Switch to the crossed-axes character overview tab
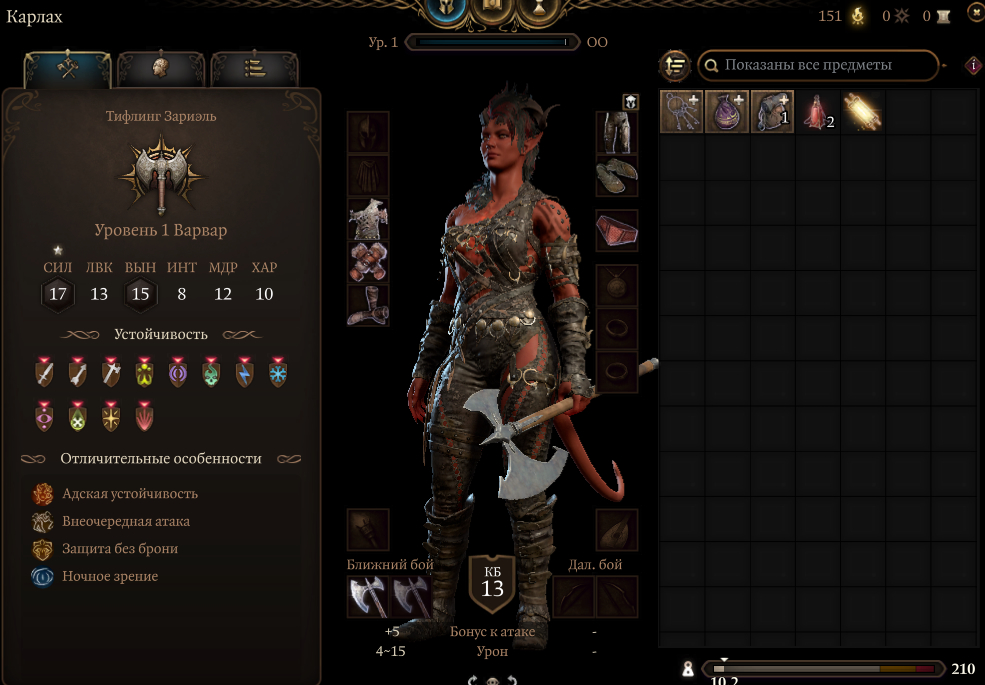Image resolution: width=985 pixels, height=685 pixels. click(x=67, y=68)
